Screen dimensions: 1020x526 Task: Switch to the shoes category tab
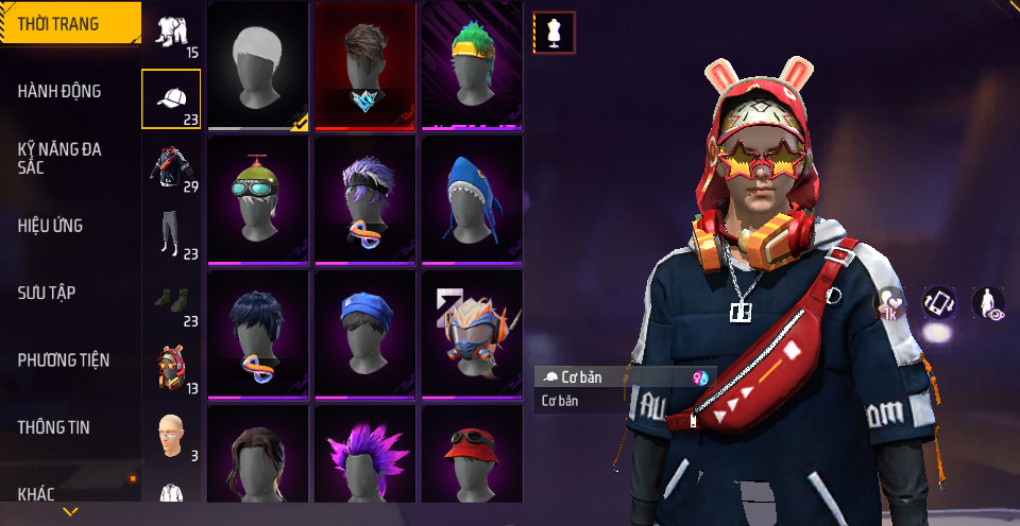(x=171, y=302)
